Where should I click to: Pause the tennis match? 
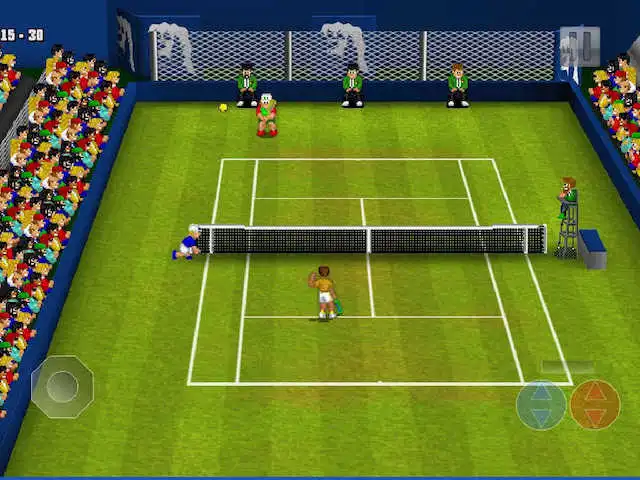point(580,46)
